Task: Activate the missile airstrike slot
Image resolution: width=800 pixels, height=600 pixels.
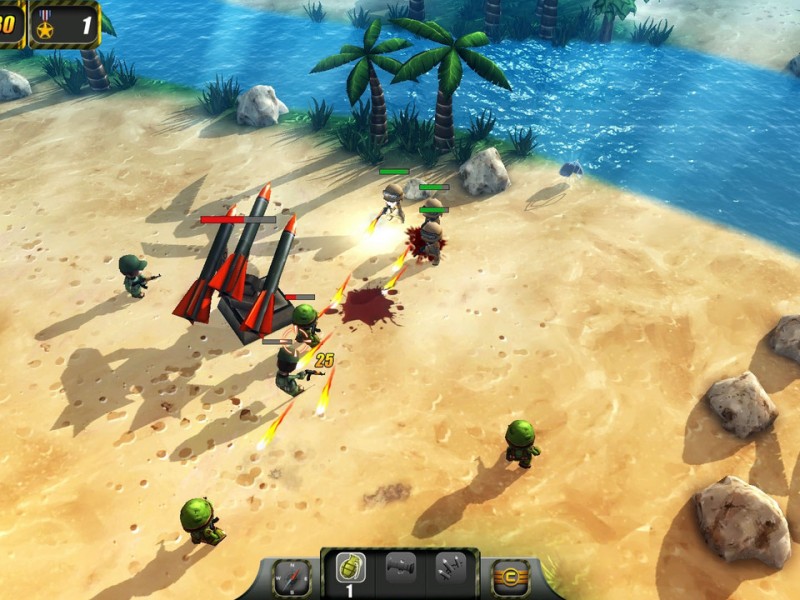Action: [x=449, y=570]
